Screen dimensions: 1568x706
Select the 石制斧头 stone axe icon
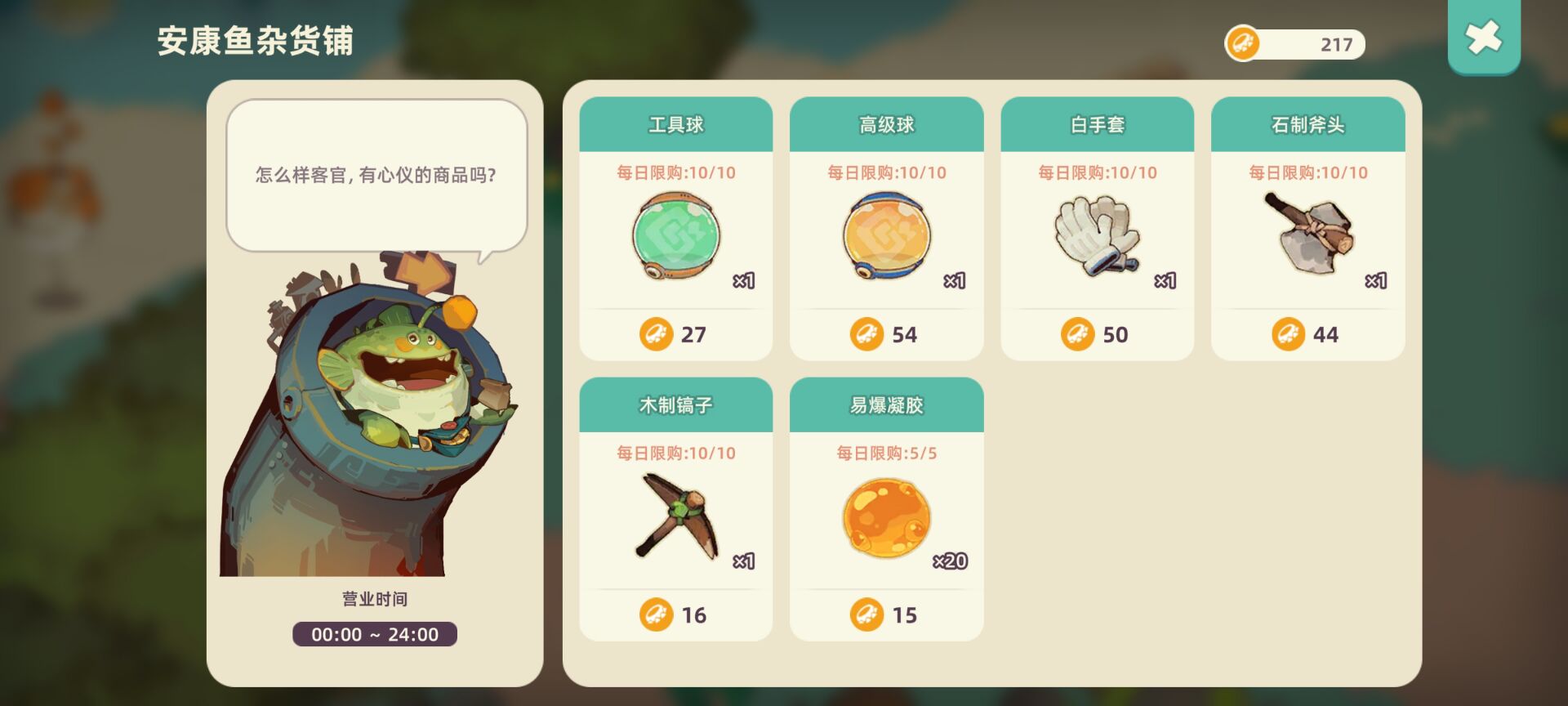click(x=1307, y=238)
